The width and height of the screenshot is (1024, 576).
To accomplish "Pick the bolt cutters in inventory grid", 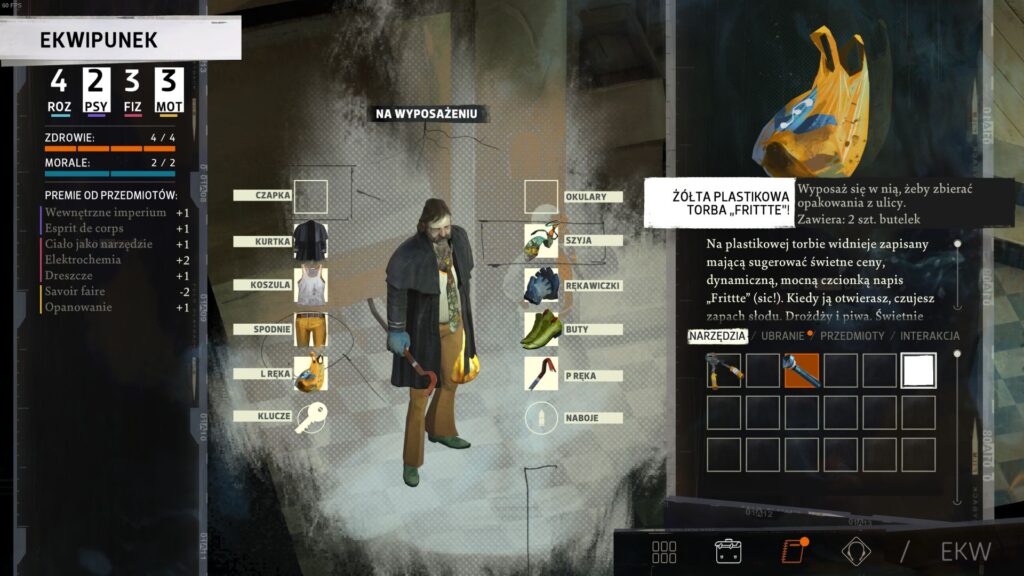I will pos(724,370).
